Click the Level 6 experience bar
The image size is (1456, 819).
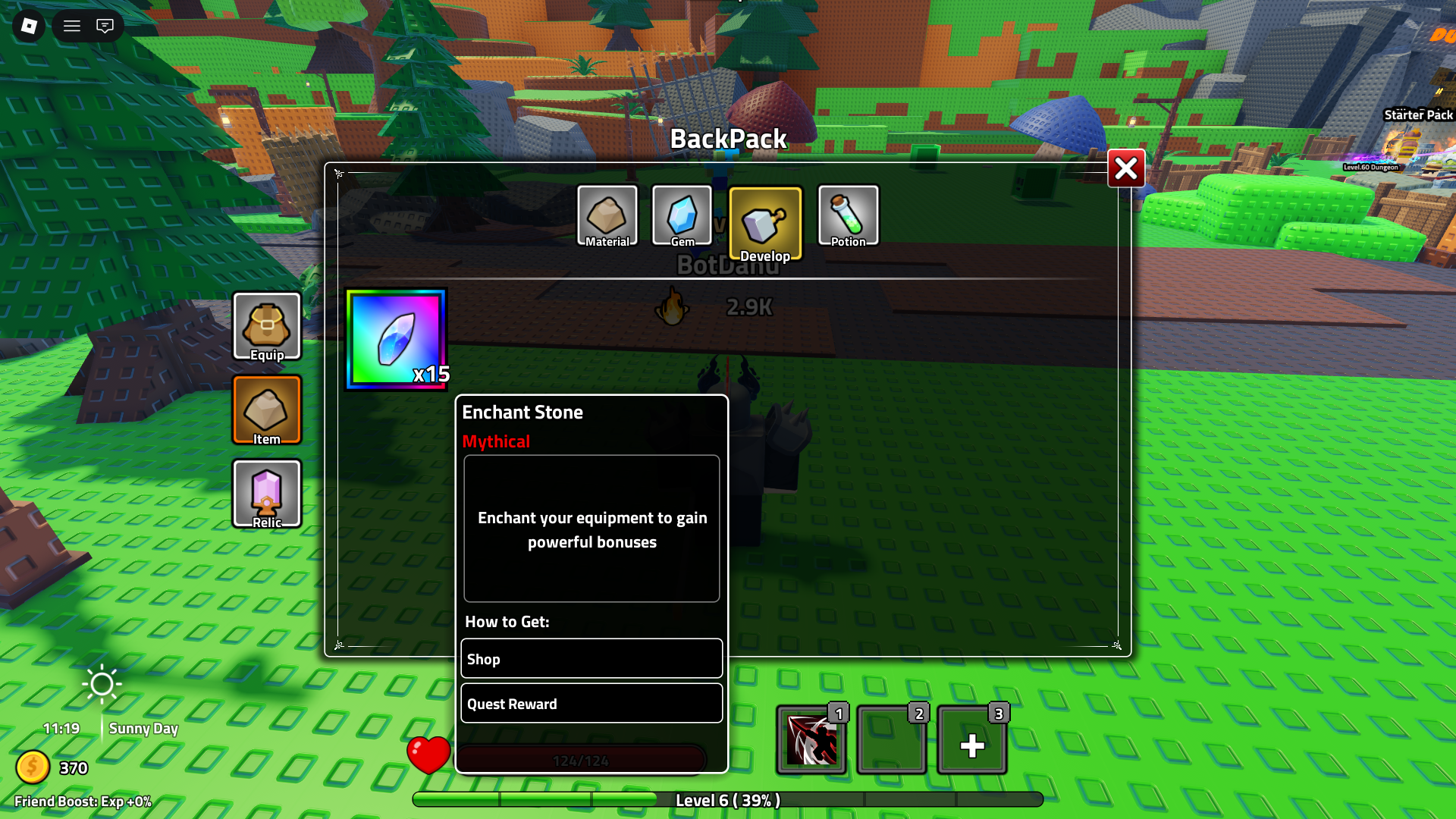click(x=728, y=799)
